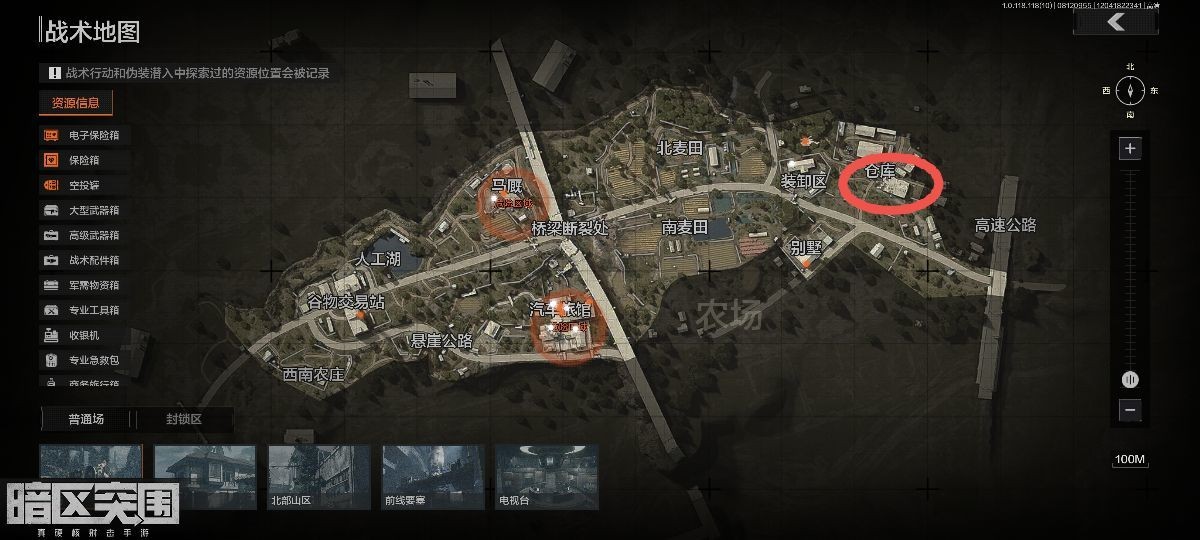Zoom out with the minus button

tap(1130, 410)
